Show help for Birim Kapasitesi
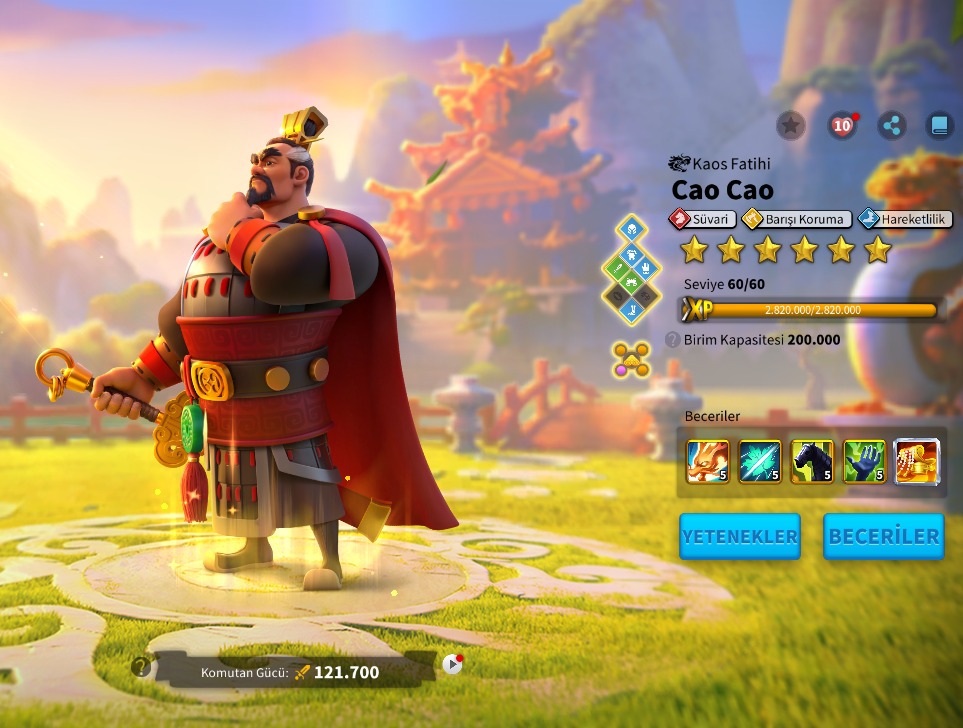 coord(672,340)
